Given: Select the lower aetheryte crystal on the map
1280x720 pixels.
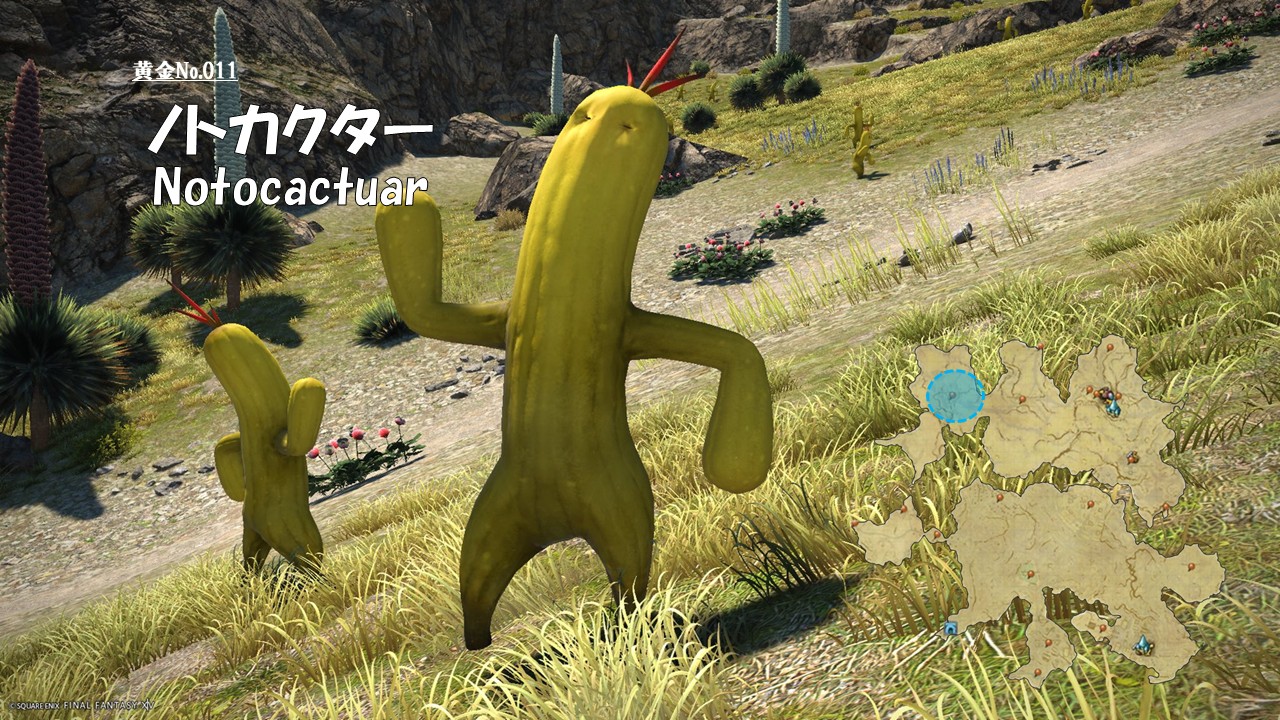Looking at the screenshot, I should 1143,646.
